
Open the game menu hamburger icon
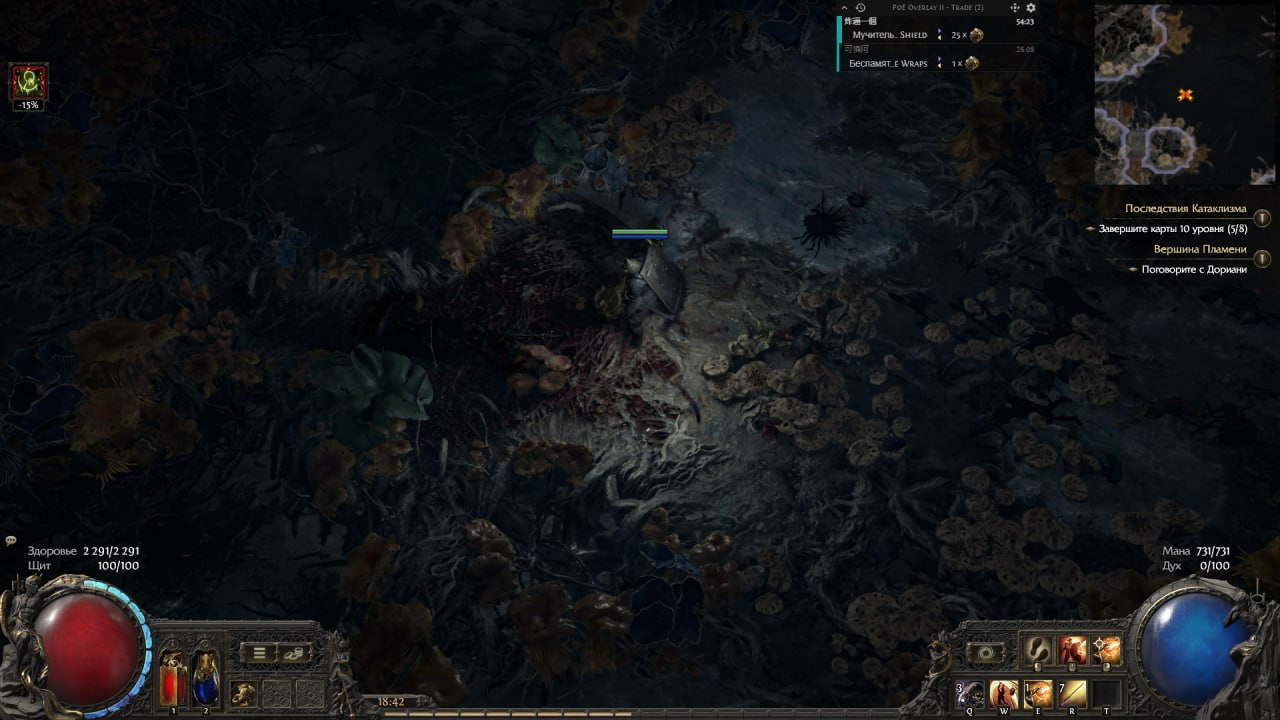[x=258, y=651]
